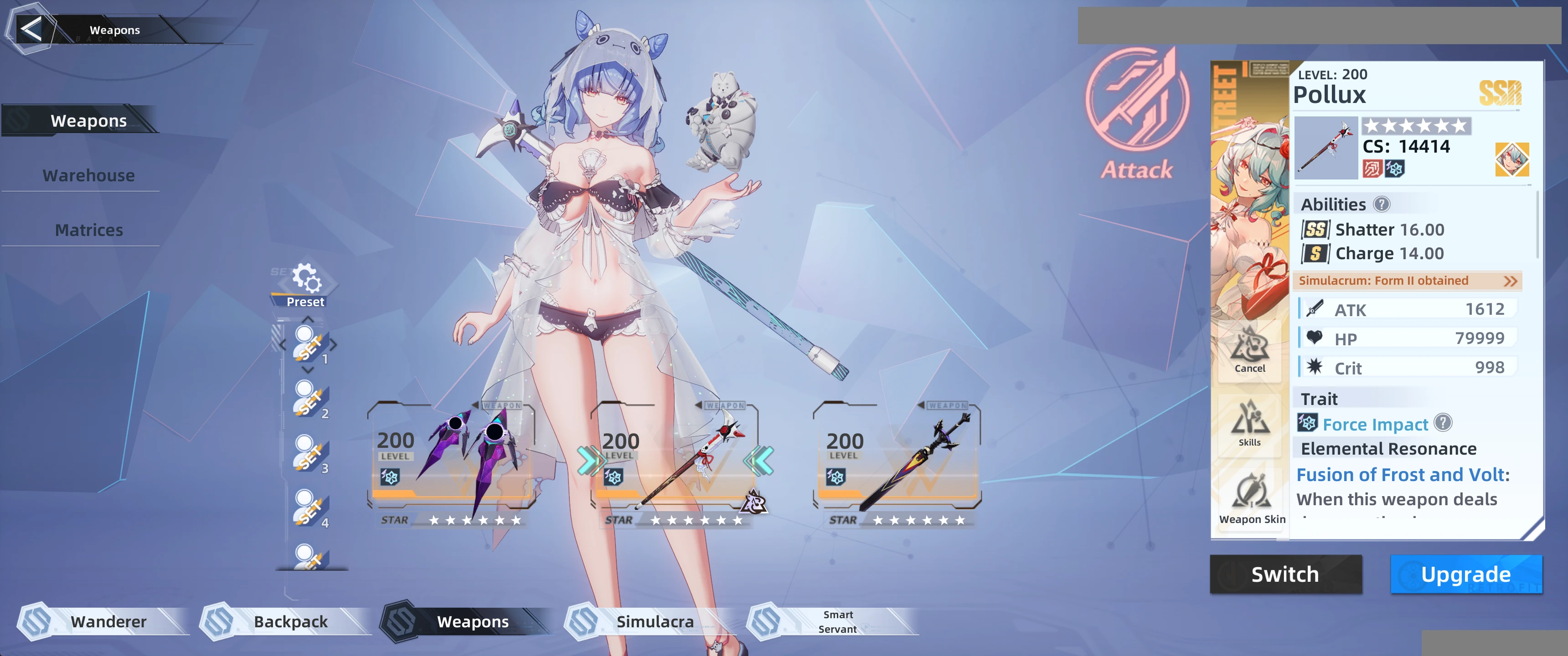The image size is (1568, 656).
Task: Open the Warehouse section
Action: click(89, 175)
